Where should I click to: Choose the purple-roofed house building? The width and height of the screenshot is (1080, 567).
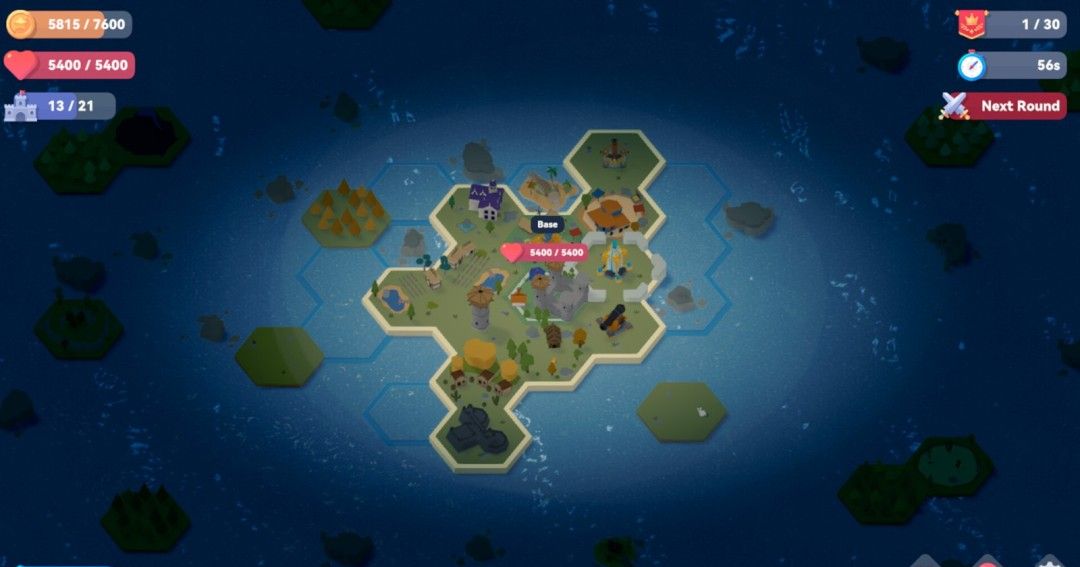click(486, 200)
